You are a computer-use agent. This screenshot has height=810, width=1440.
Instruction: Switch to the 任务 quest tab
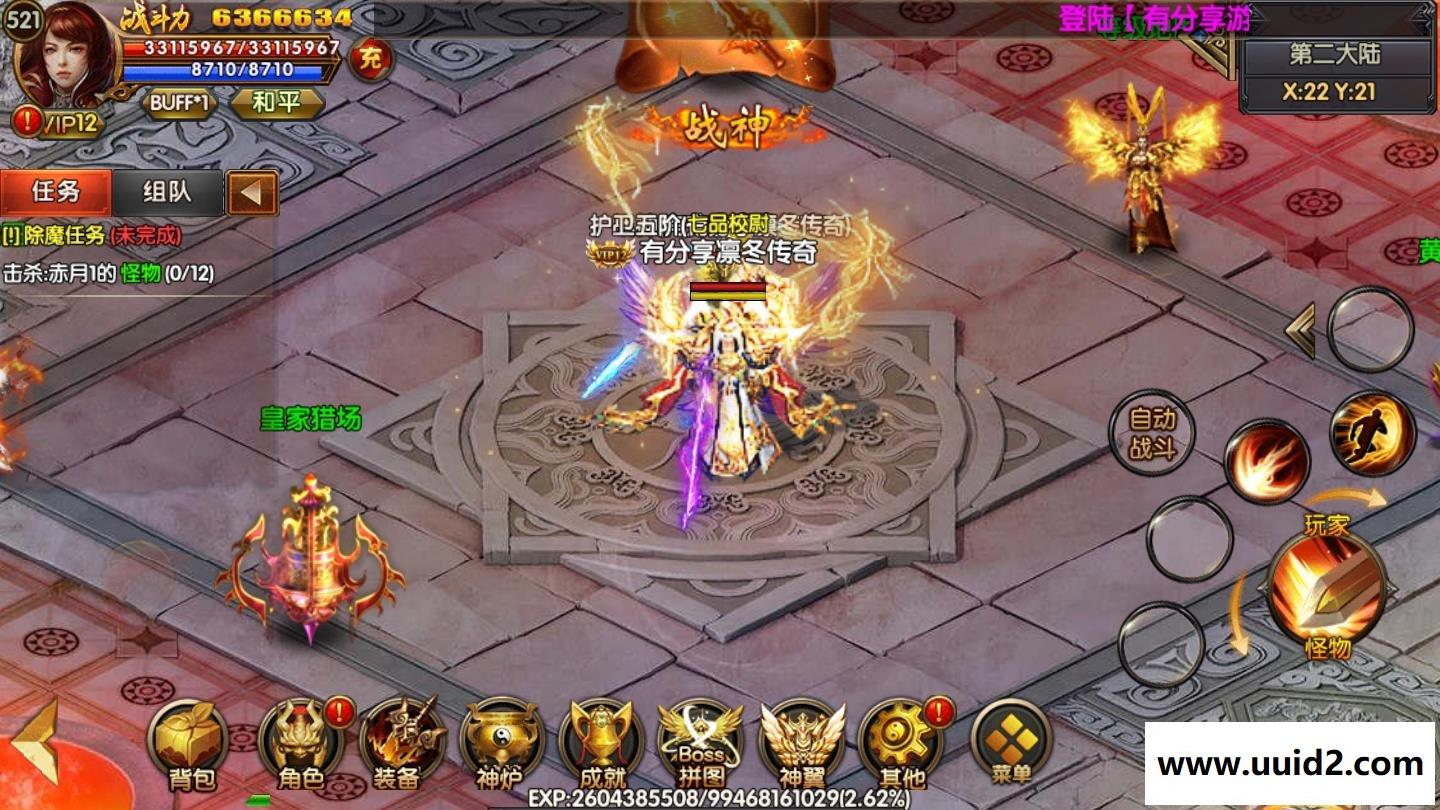[x=56, y=191]
